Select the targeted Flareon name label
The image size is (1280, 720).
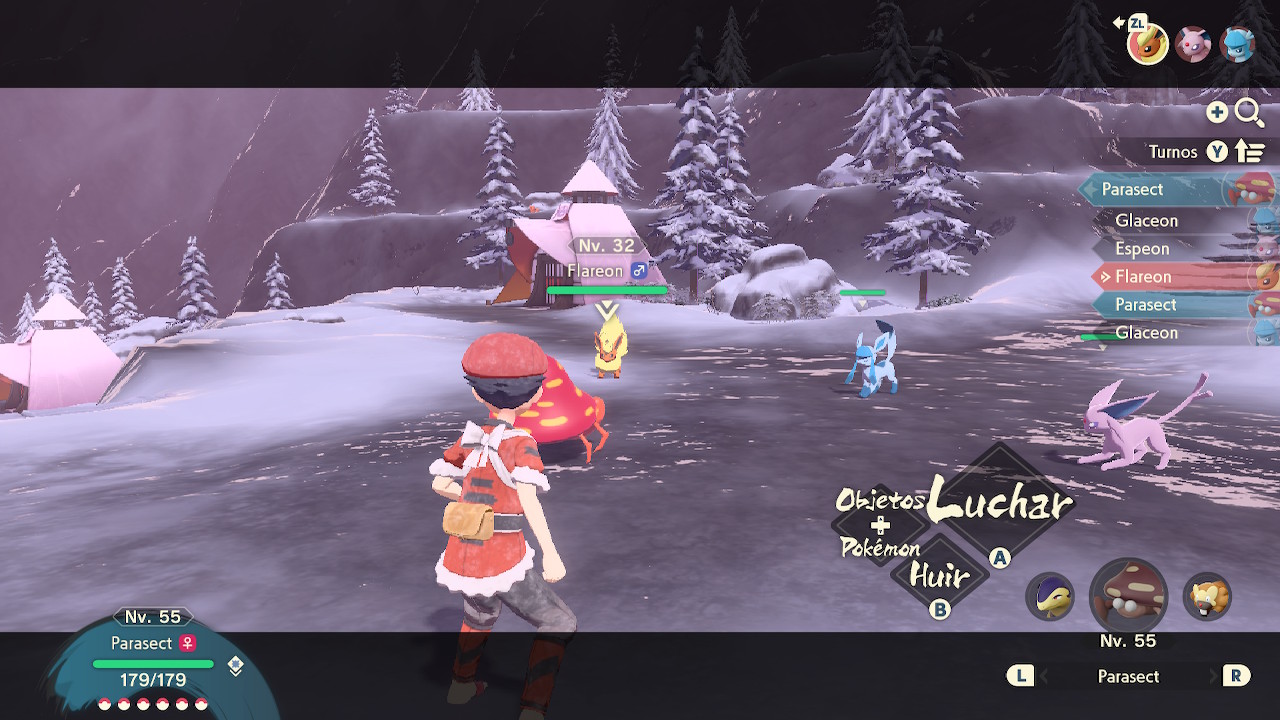[595, 271]
